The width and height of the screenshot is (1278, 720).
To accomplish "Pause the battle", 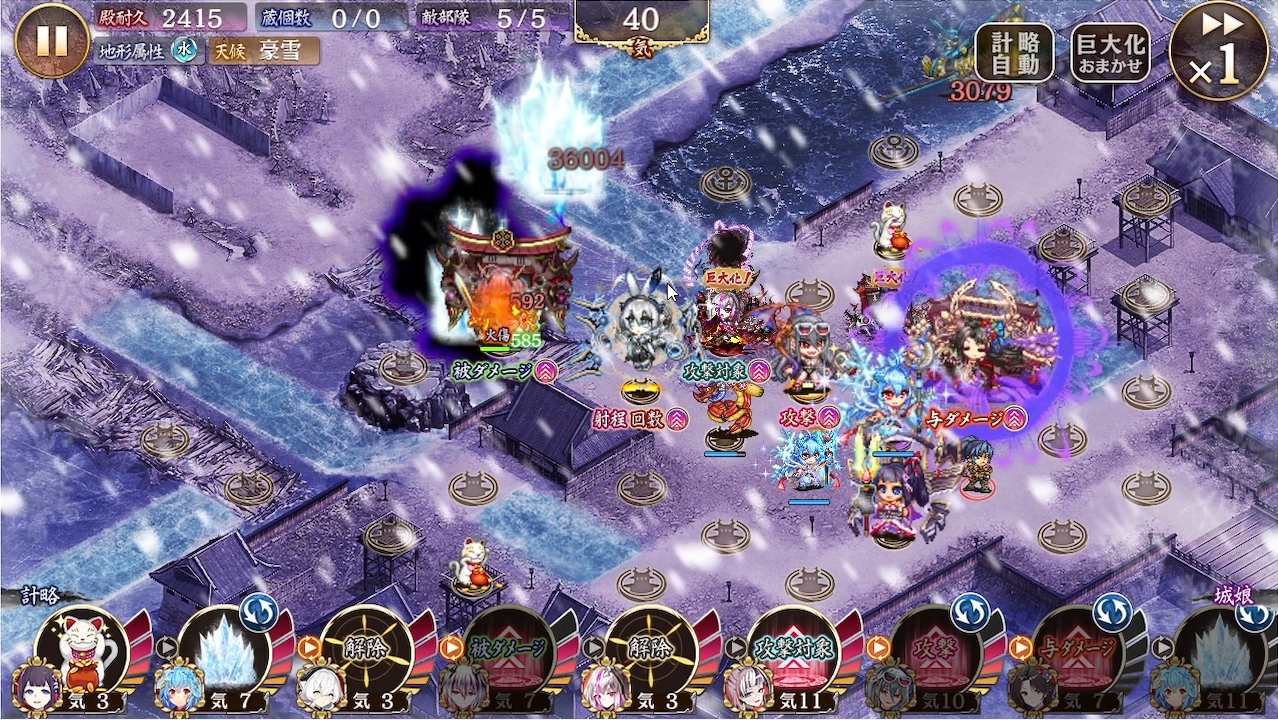I will click(x=52, y=40).
